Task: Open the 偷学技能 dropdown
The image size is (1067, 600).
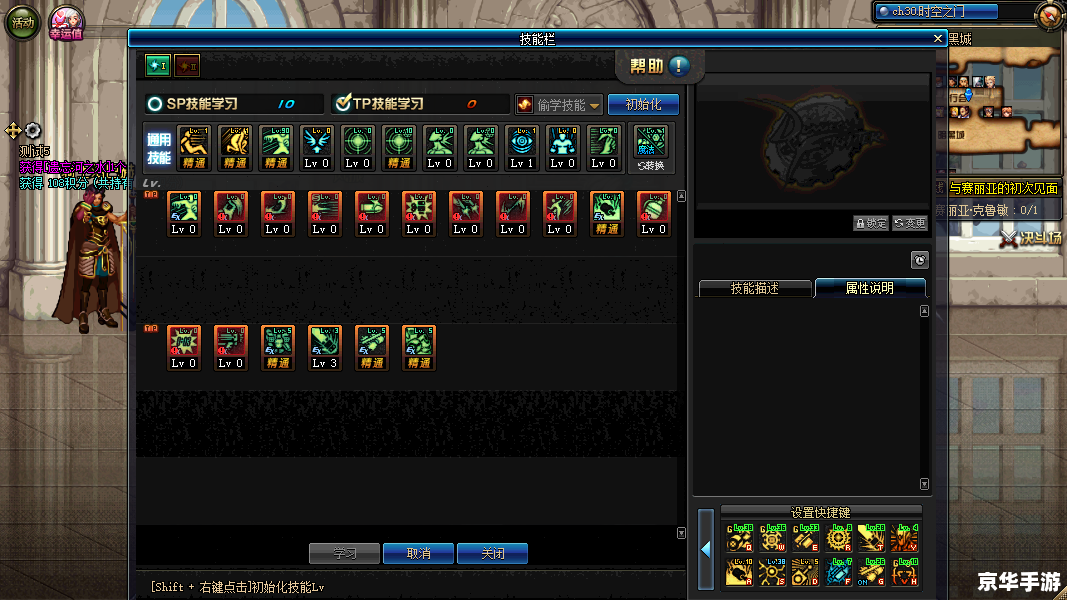Action: click(560, 105)
